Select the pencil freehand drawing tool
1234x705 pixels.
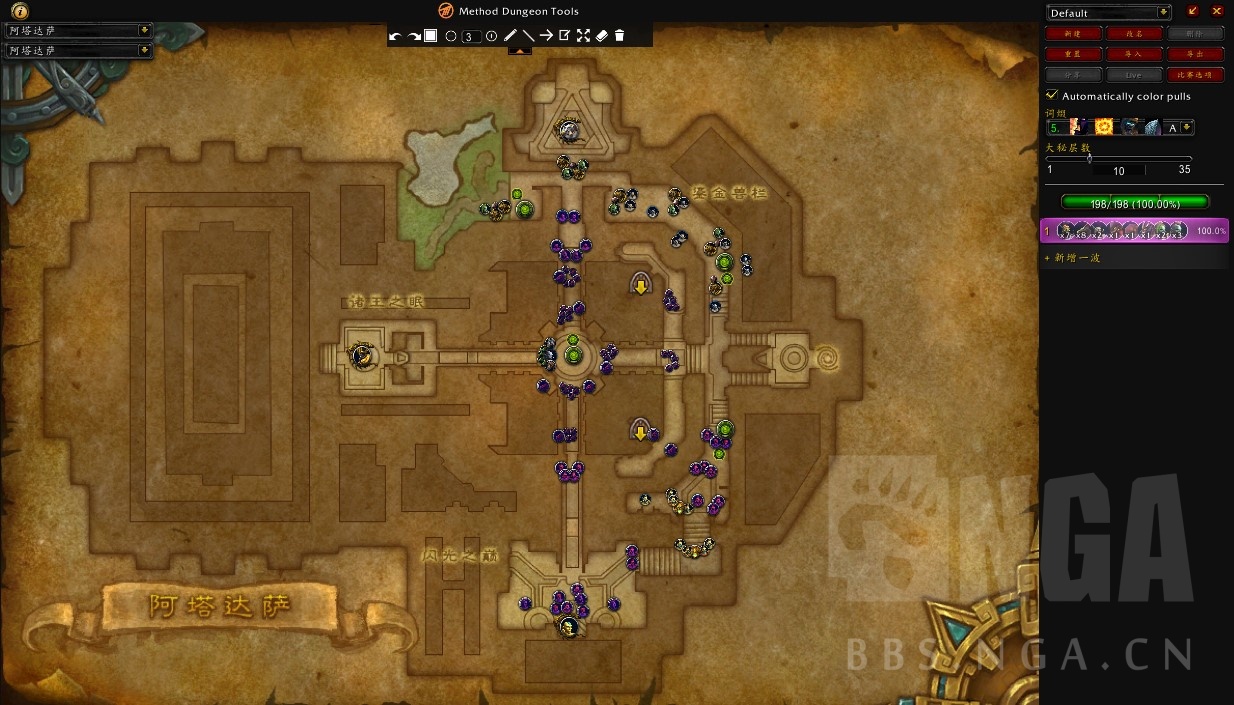[510, 36]
